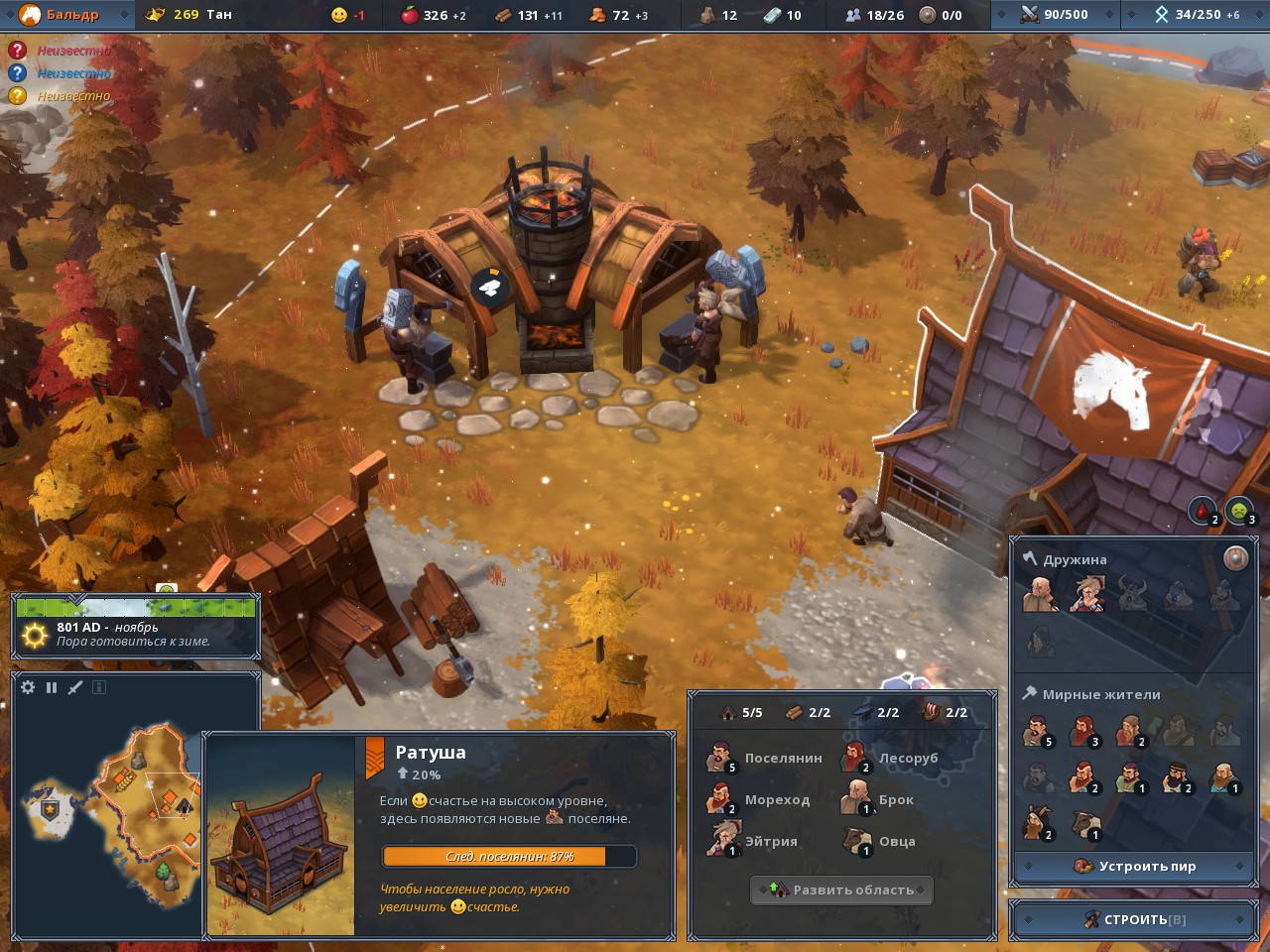1270x952 pixels.
Task: Open settings with the gear icon
Action: [x=28, y=687]
